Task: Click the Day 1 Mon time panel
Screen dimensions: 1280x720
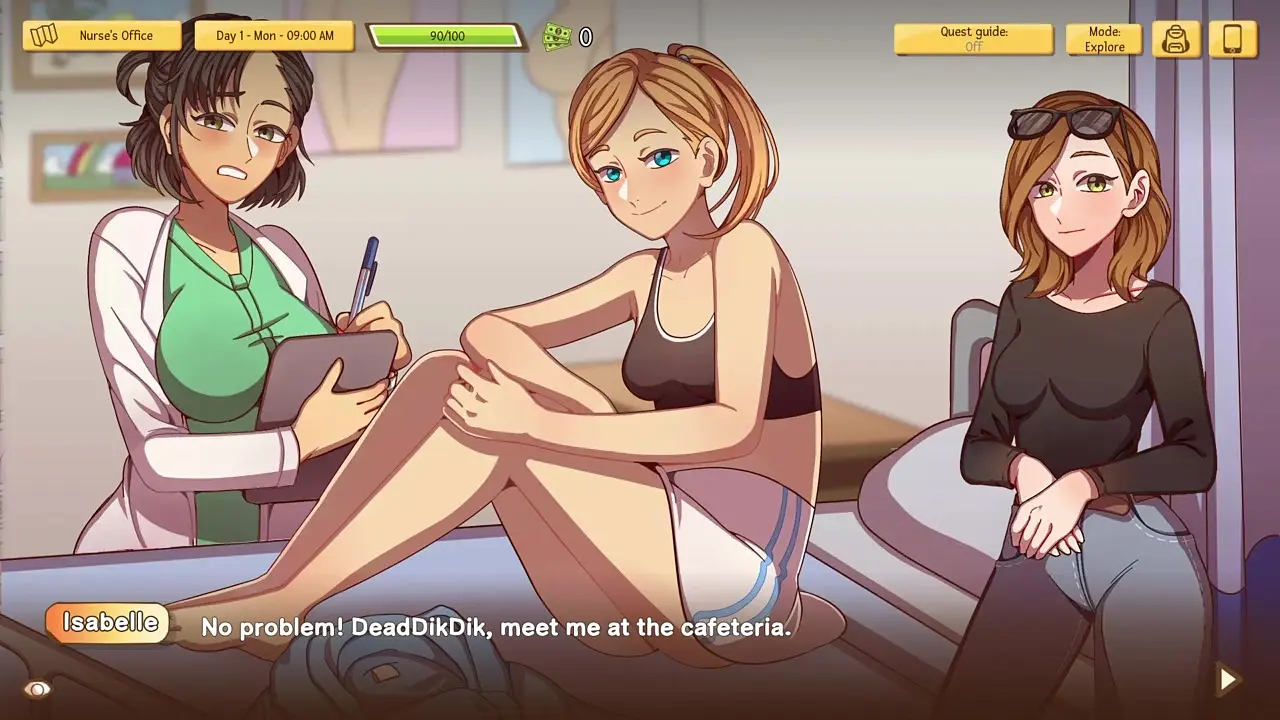Action: (274, 36)
